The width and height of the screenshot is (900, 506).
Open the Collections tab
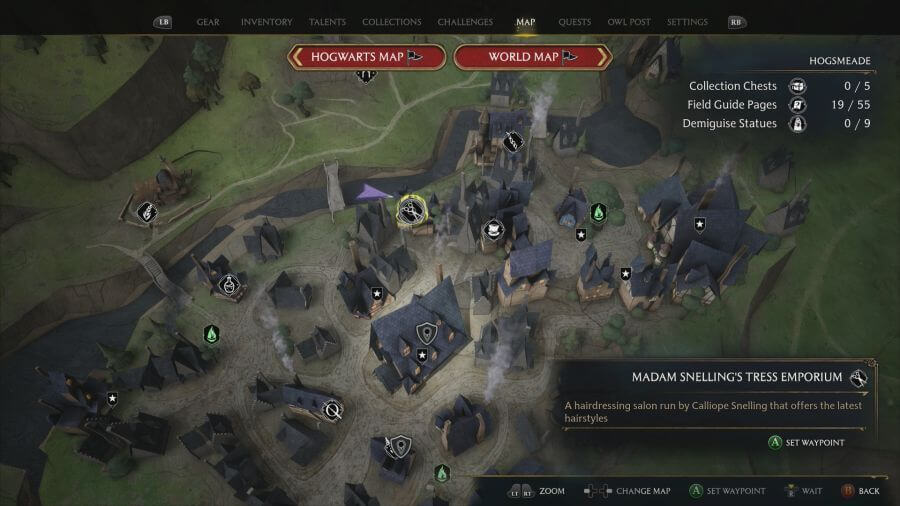[391, 22]
